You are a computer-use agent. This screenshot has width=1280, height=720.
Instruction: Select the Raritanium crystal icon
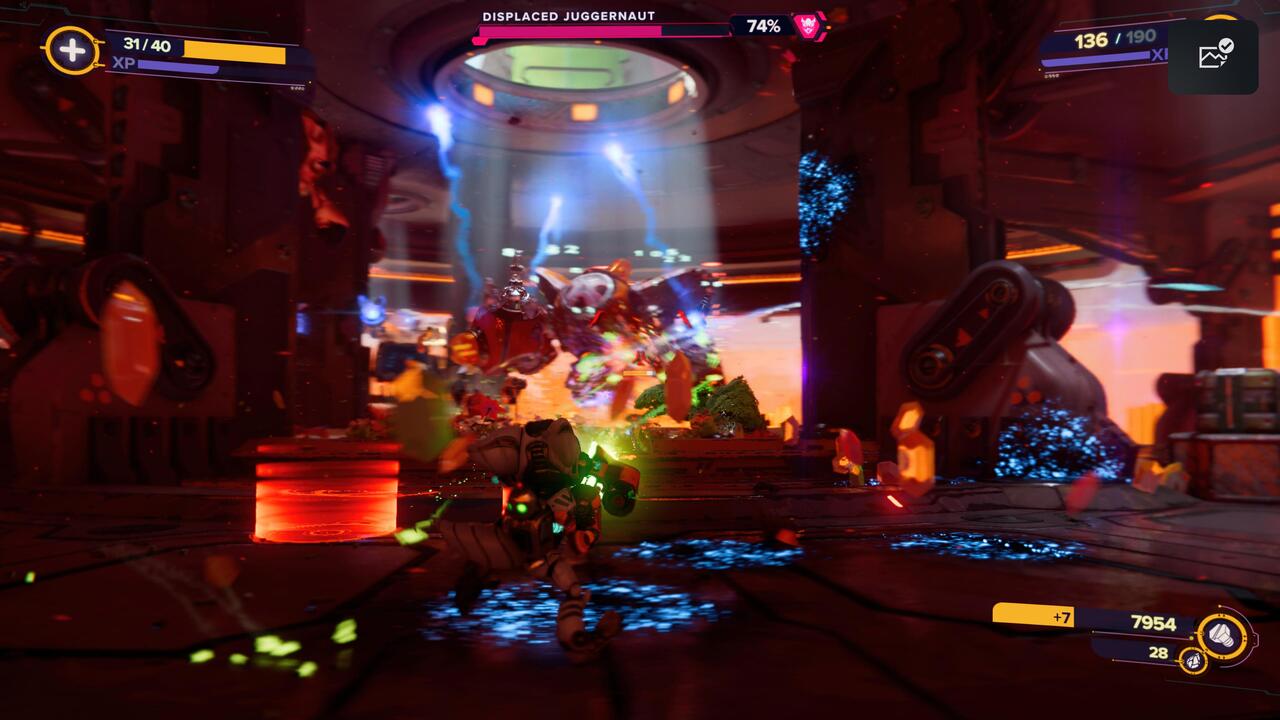click(1191, 660)
